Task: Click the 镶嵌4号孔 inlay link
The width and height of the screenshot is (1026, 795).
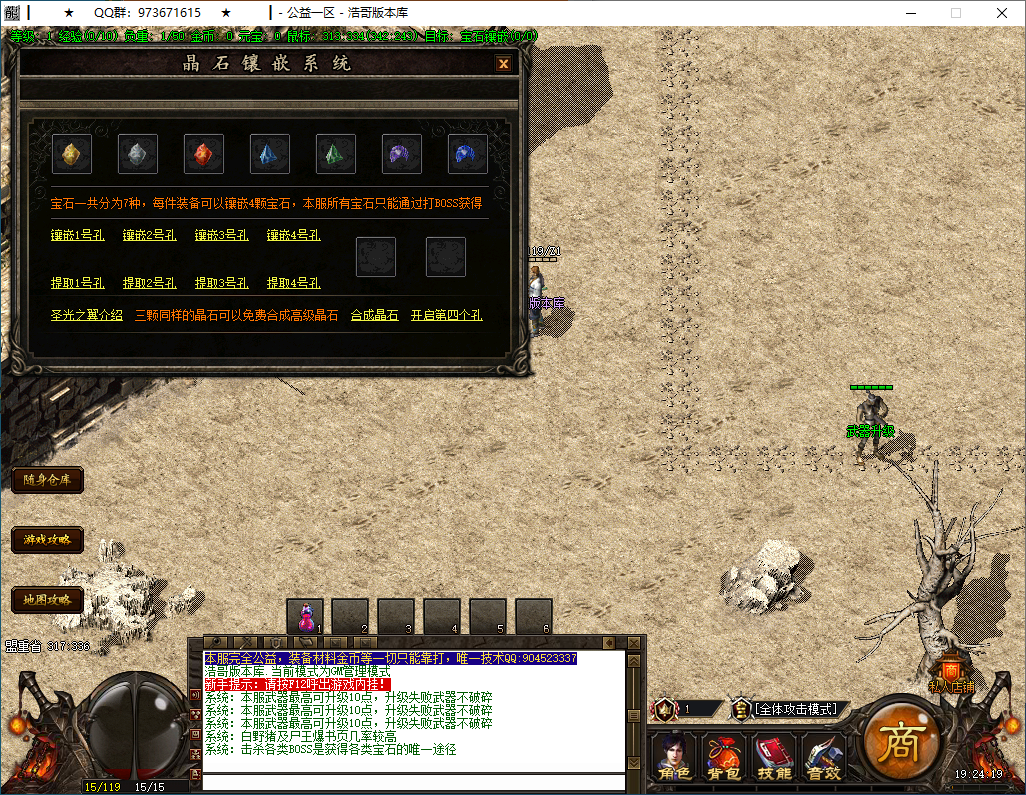Action: 293,235
